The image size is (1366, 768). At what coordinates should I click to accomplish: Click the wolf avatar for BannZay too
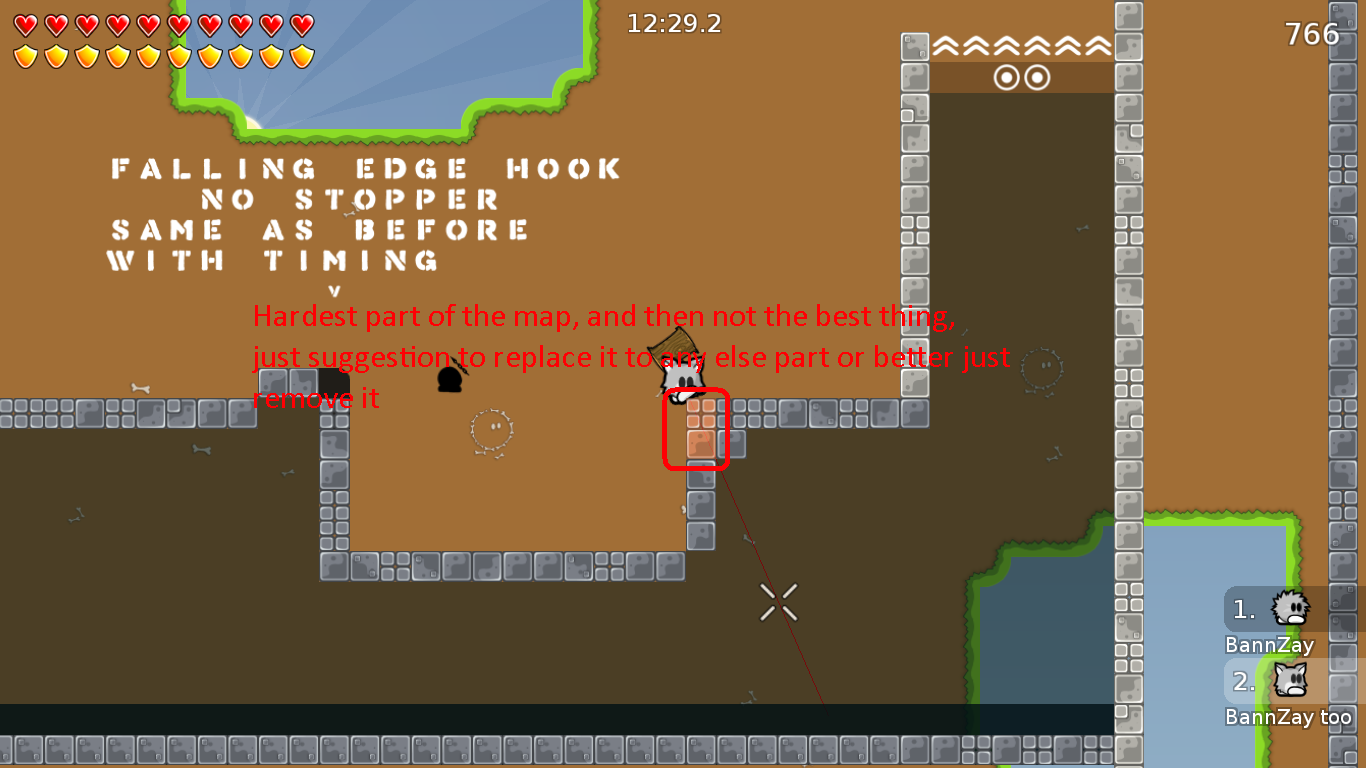pyautogui.click(x=1291, y=681)
